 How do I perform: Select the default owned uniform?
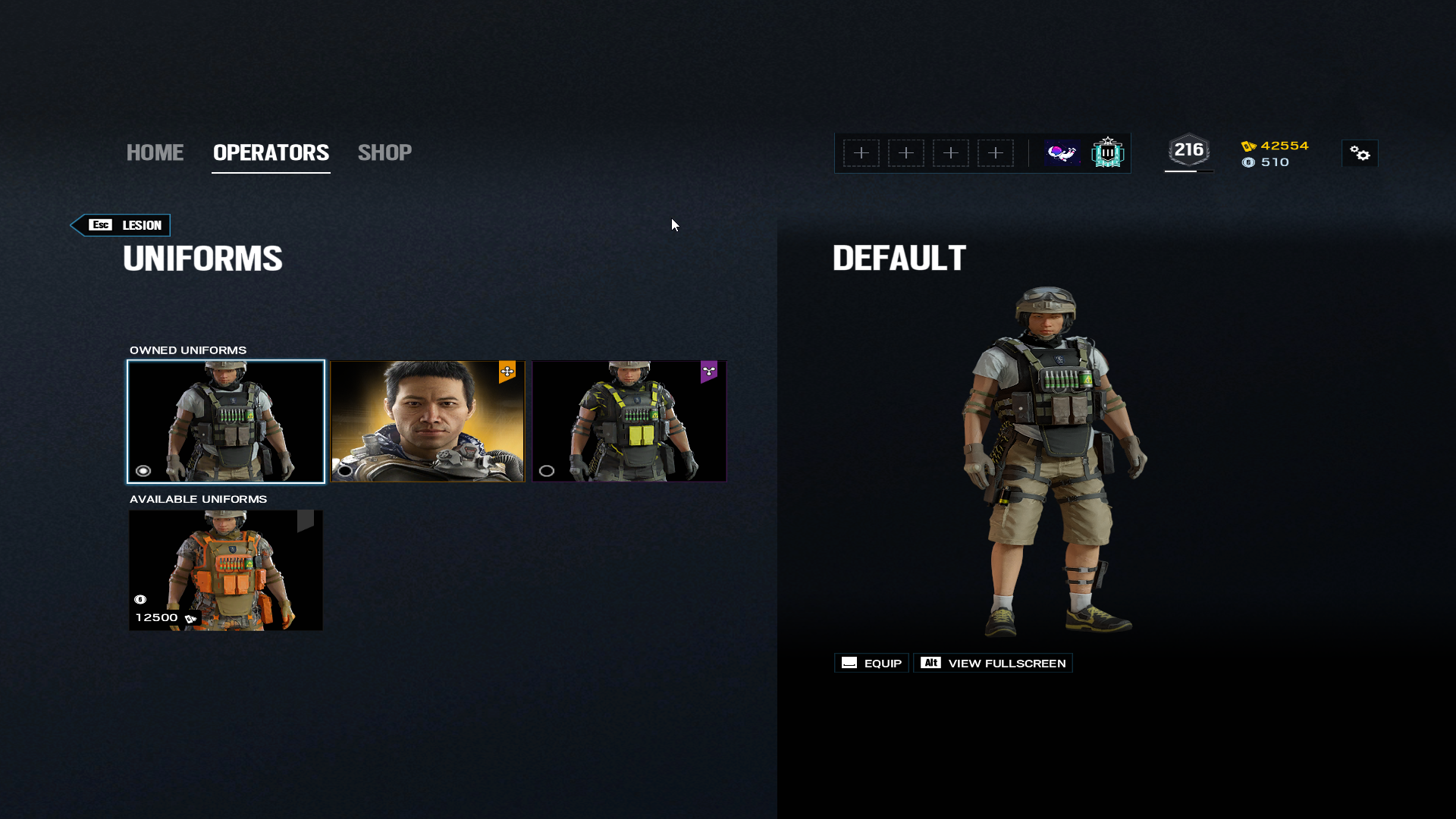[226, 422]
